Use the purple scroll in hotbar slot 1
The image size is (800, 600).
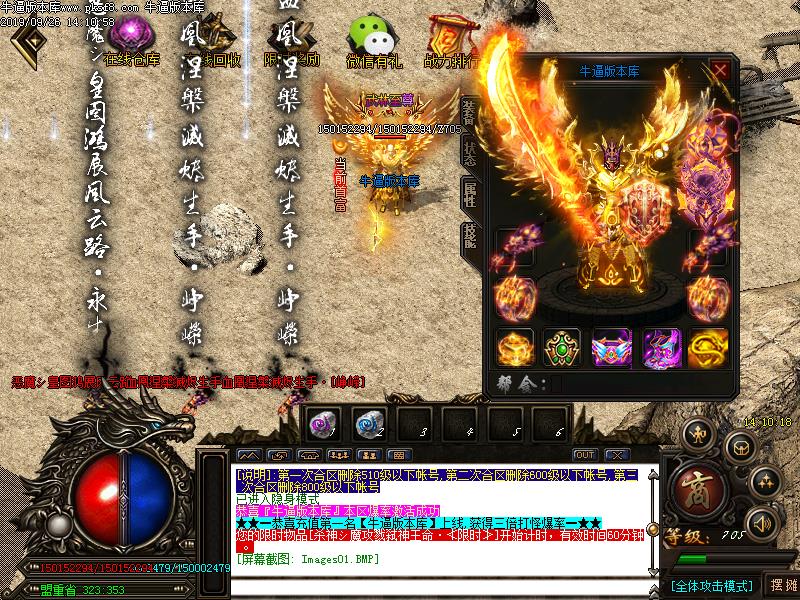320,423
